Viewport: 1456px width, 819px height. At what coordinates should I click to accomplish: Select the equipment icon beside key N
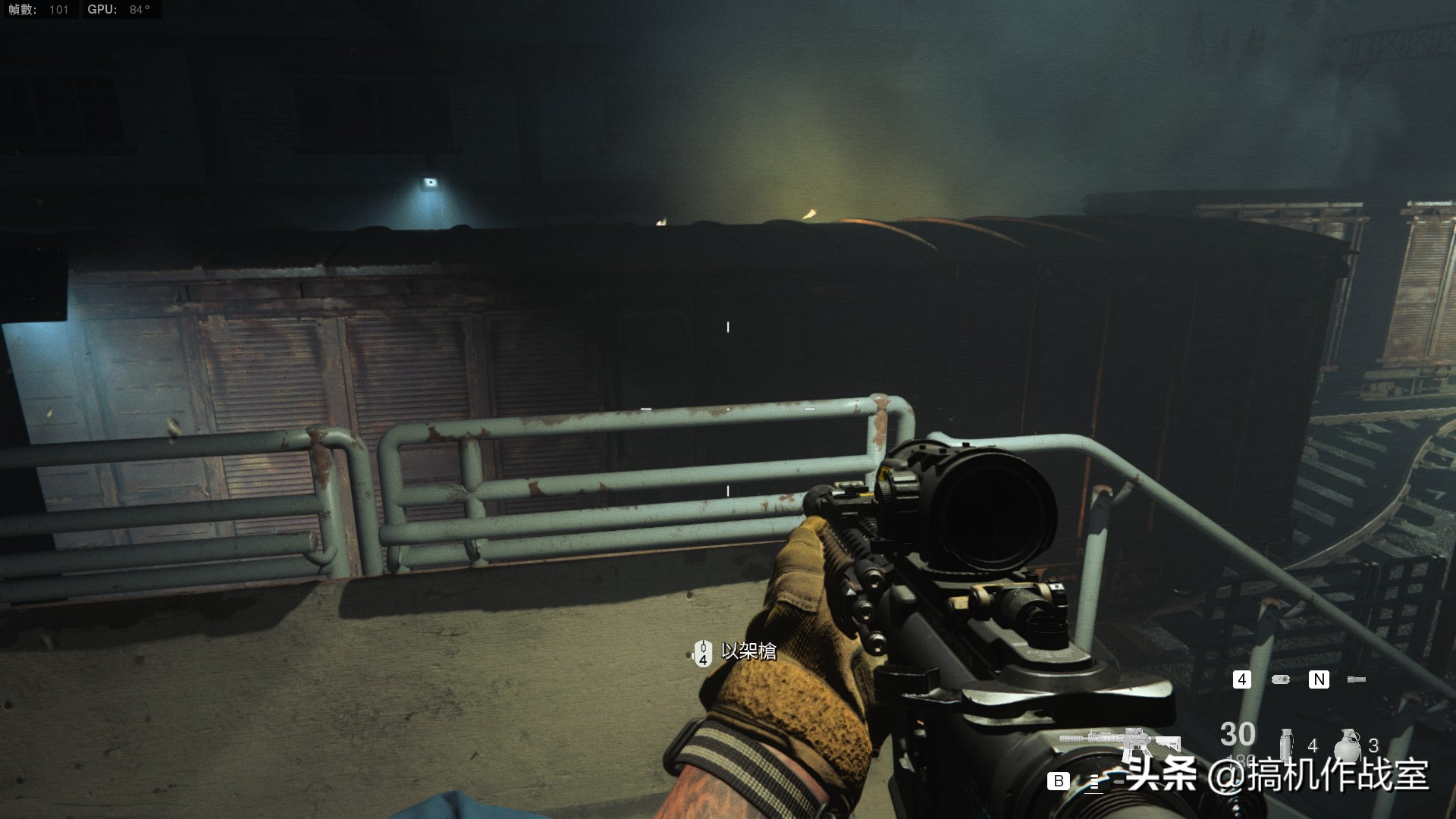[x=1356, y=679]
